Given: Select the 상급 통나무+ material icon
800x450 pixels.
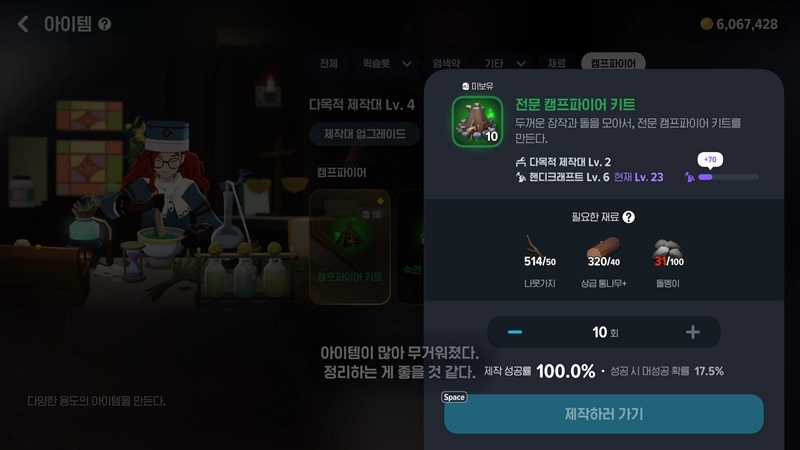Looking at the screenshot, I should tap(605, 251).
